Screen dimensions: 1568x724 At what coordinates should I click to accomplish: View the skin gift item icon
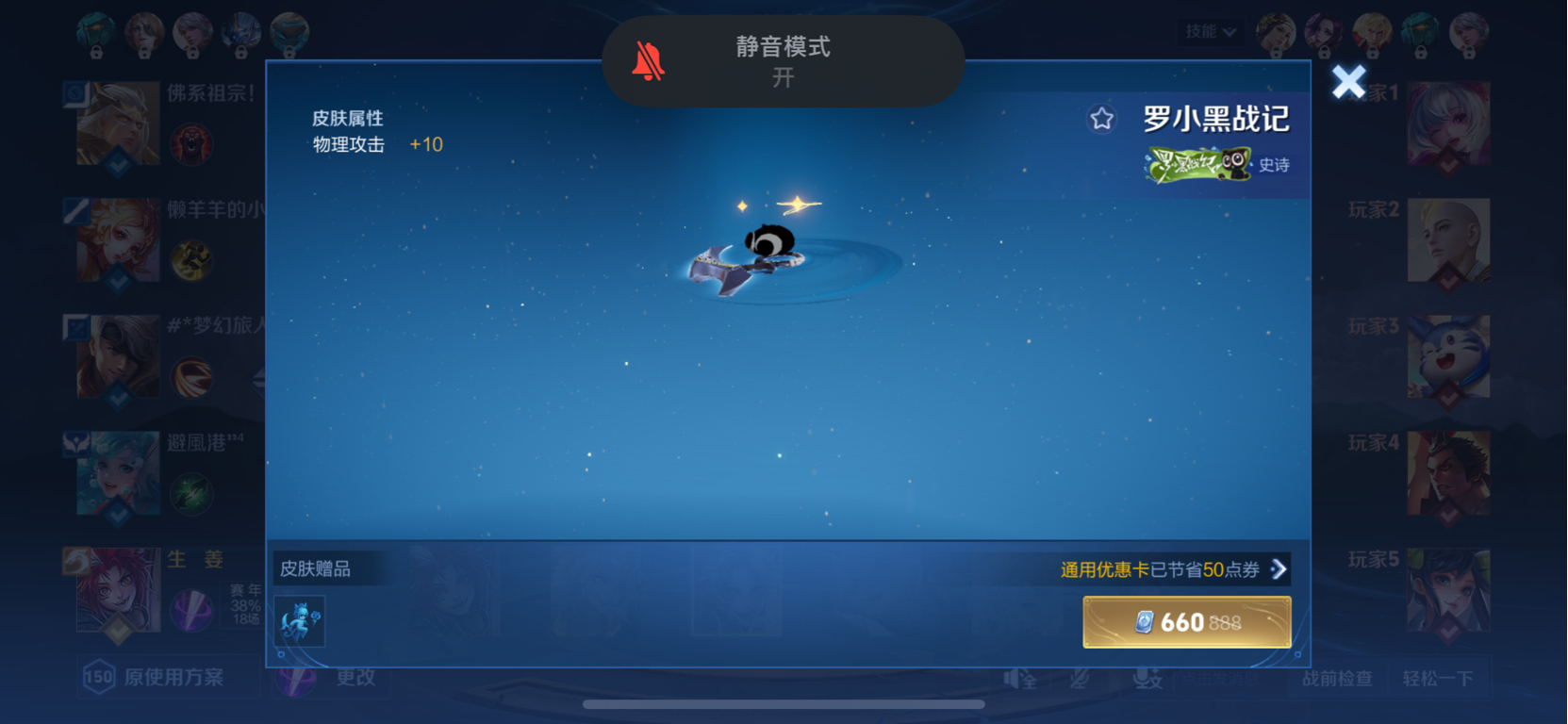click(x=299, y=621)
